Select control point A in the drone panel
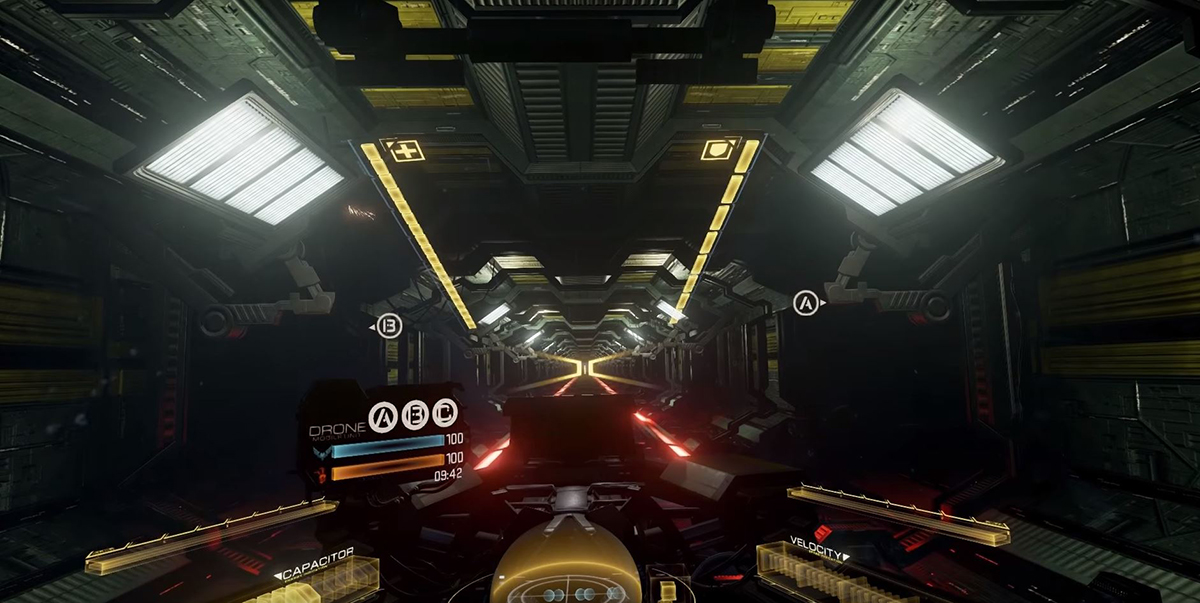Screen dimensions: 1200x603 pyautogui.click(x=383, y=417)
